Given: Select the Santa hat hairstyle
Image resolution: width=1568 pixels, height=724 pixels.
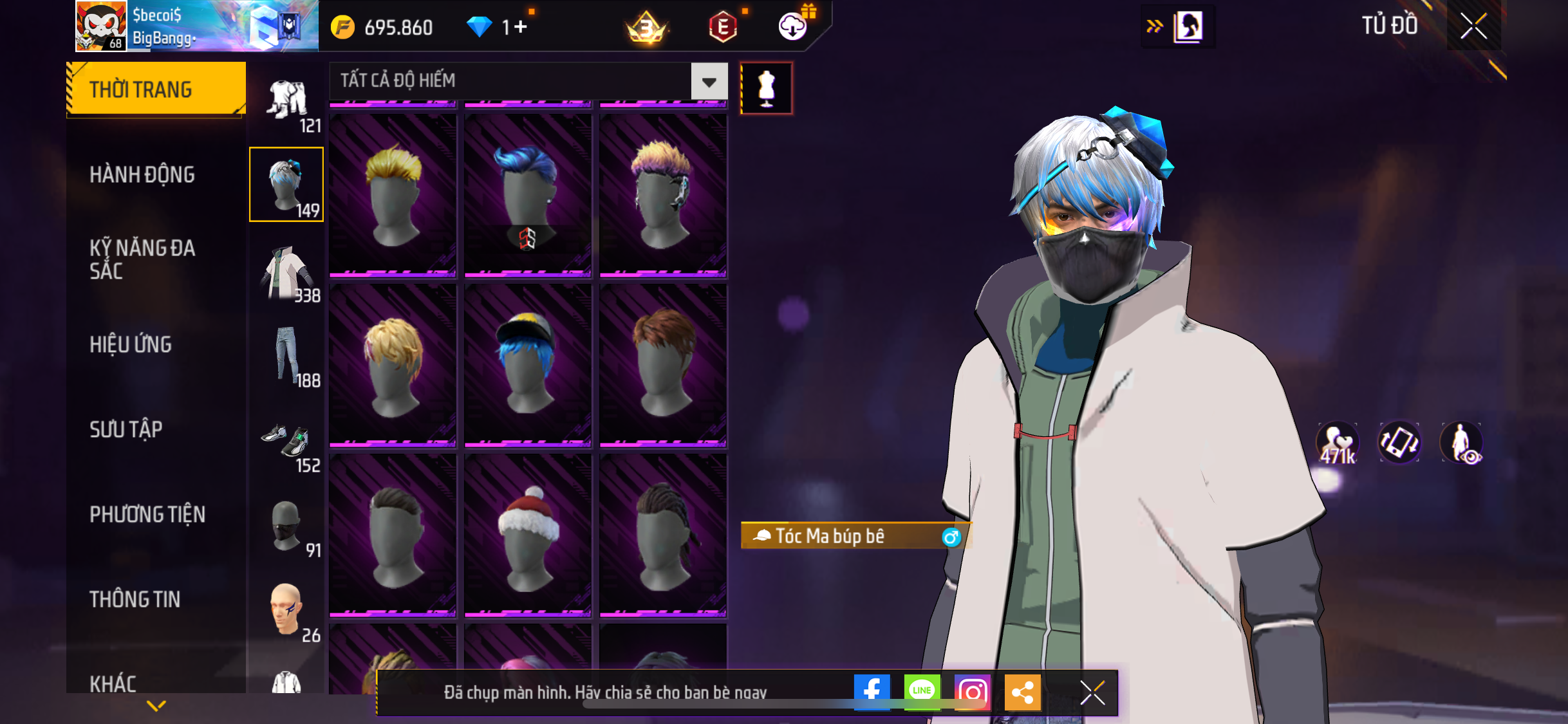Looking at the screenshot, I should (528, 536).
